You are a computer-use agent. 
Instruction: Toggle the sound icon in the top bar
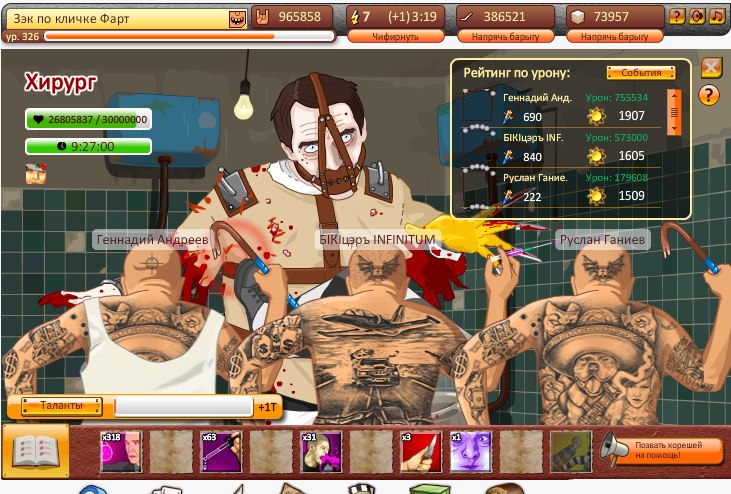coord(697,16)
